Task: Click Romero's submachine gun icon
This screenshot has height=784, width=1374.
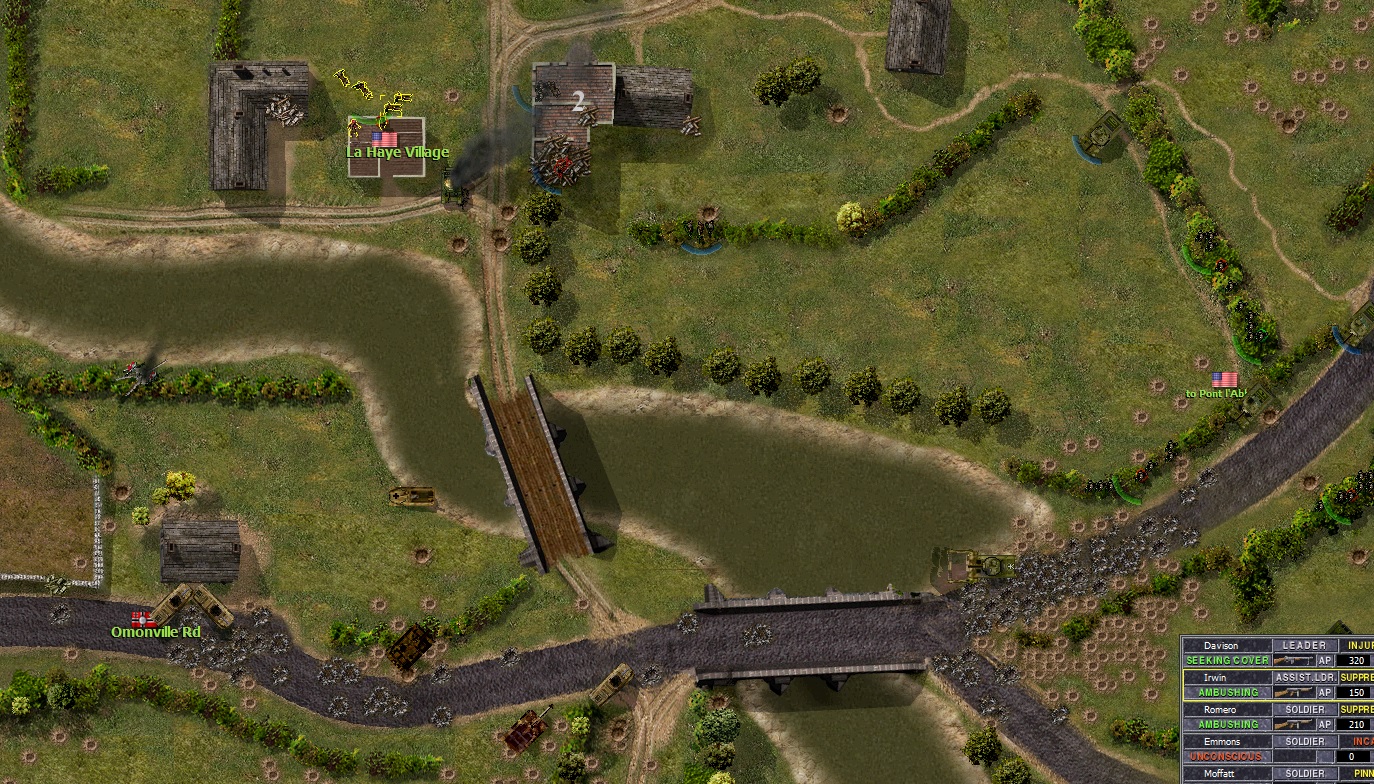Action: point(1294,724)
